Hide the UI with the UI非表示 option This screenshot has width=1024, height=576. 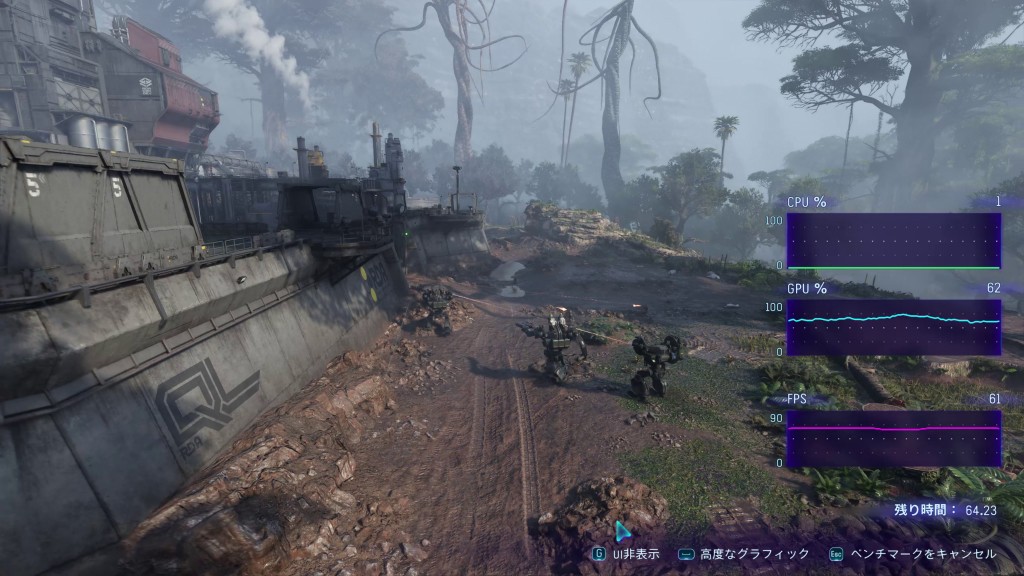tap(628, 553)
